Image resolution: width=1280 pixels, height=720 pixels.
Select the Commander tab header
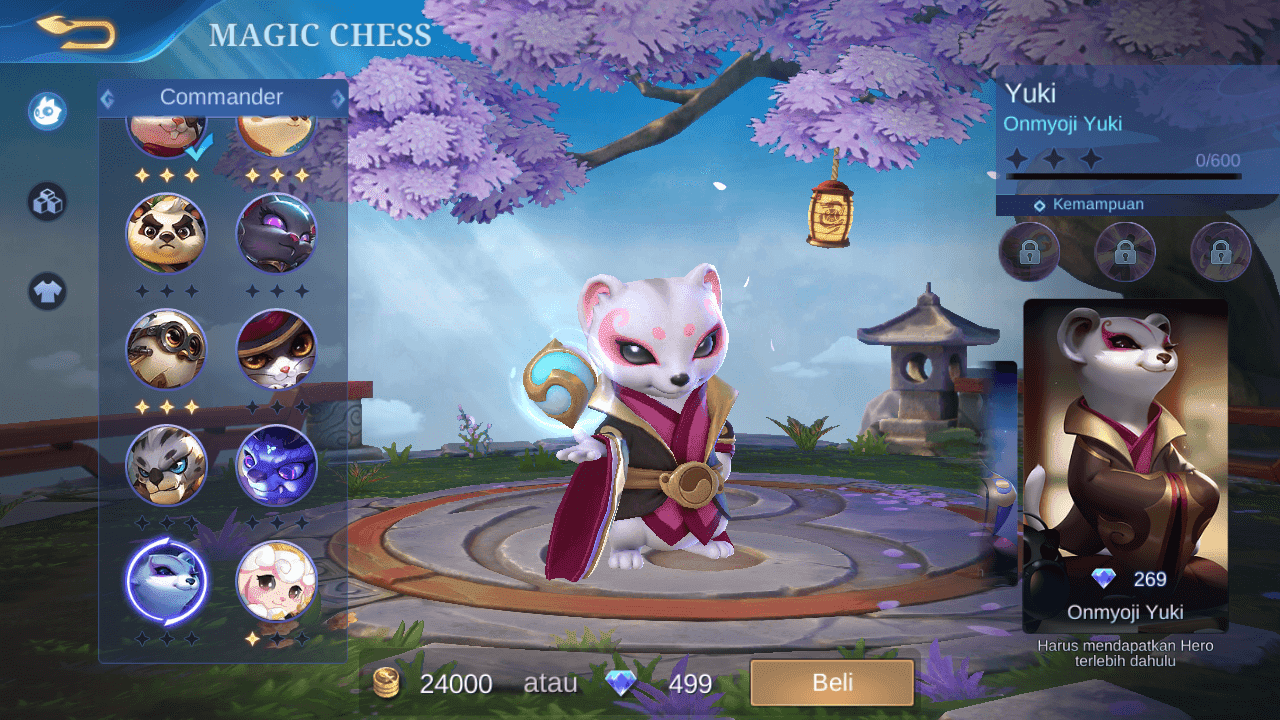(222, 97)
